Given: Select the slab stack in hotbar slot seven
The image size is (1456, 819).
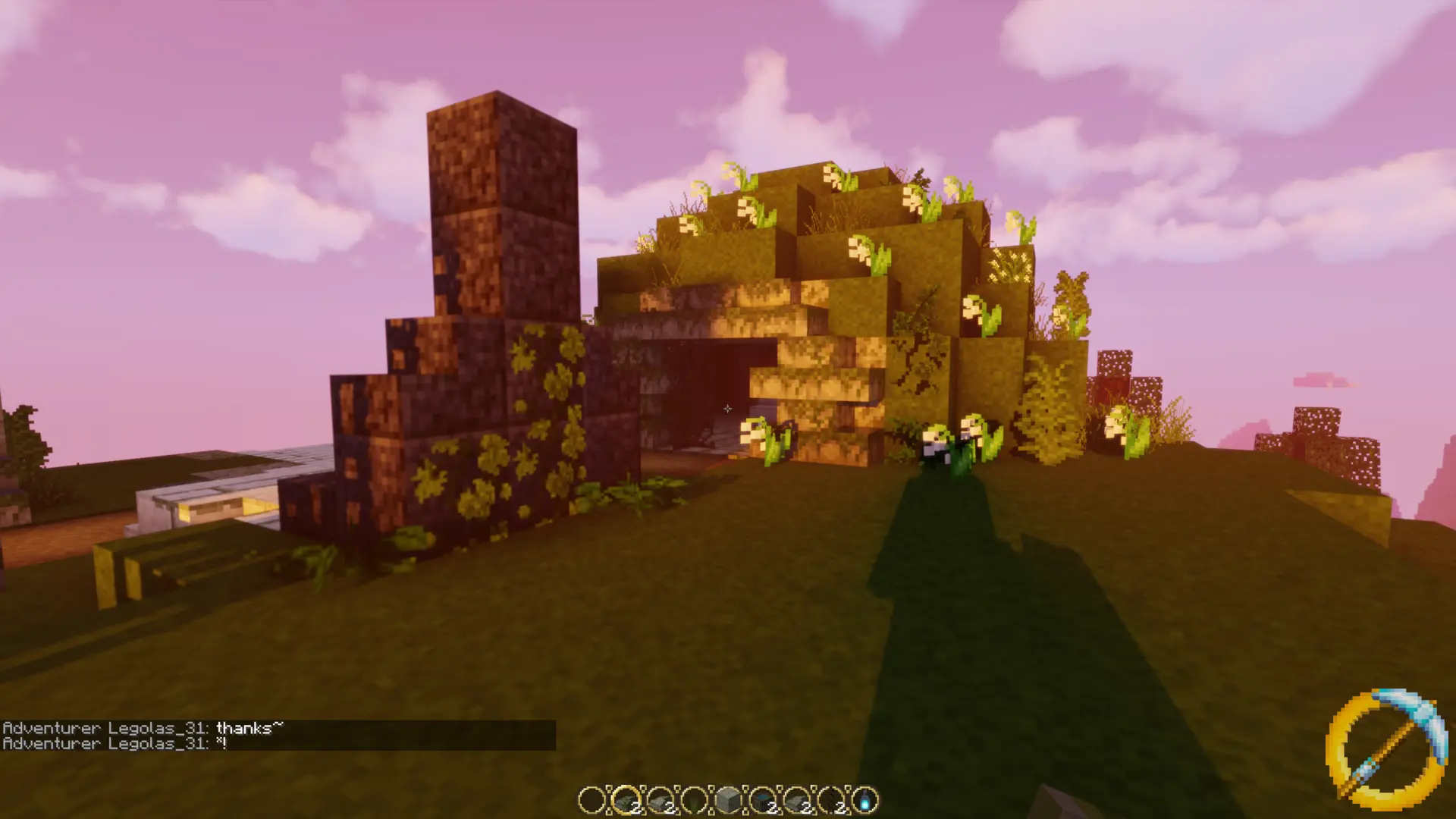Looking at the screenshot, I should 796,799.
